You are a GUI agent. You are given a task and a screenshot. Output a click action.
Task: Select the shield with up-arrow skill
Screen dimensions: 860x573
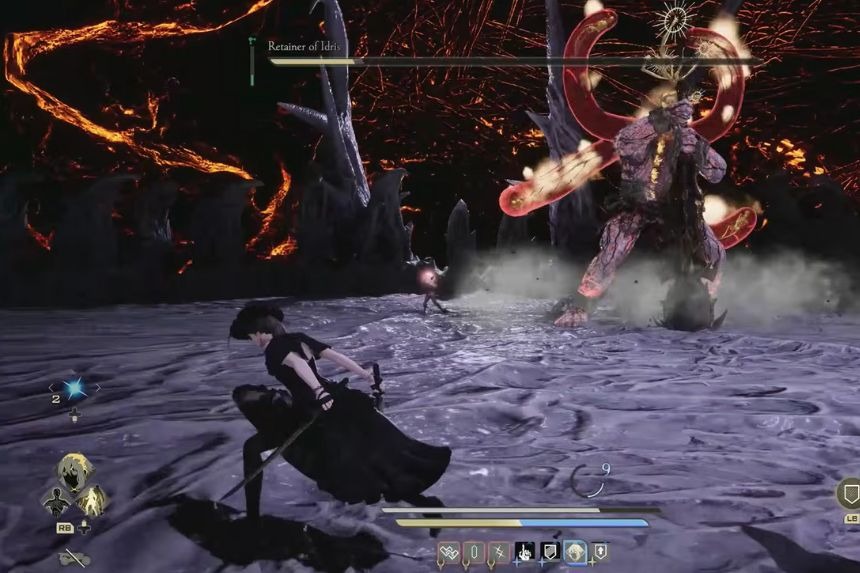point(600,551)
